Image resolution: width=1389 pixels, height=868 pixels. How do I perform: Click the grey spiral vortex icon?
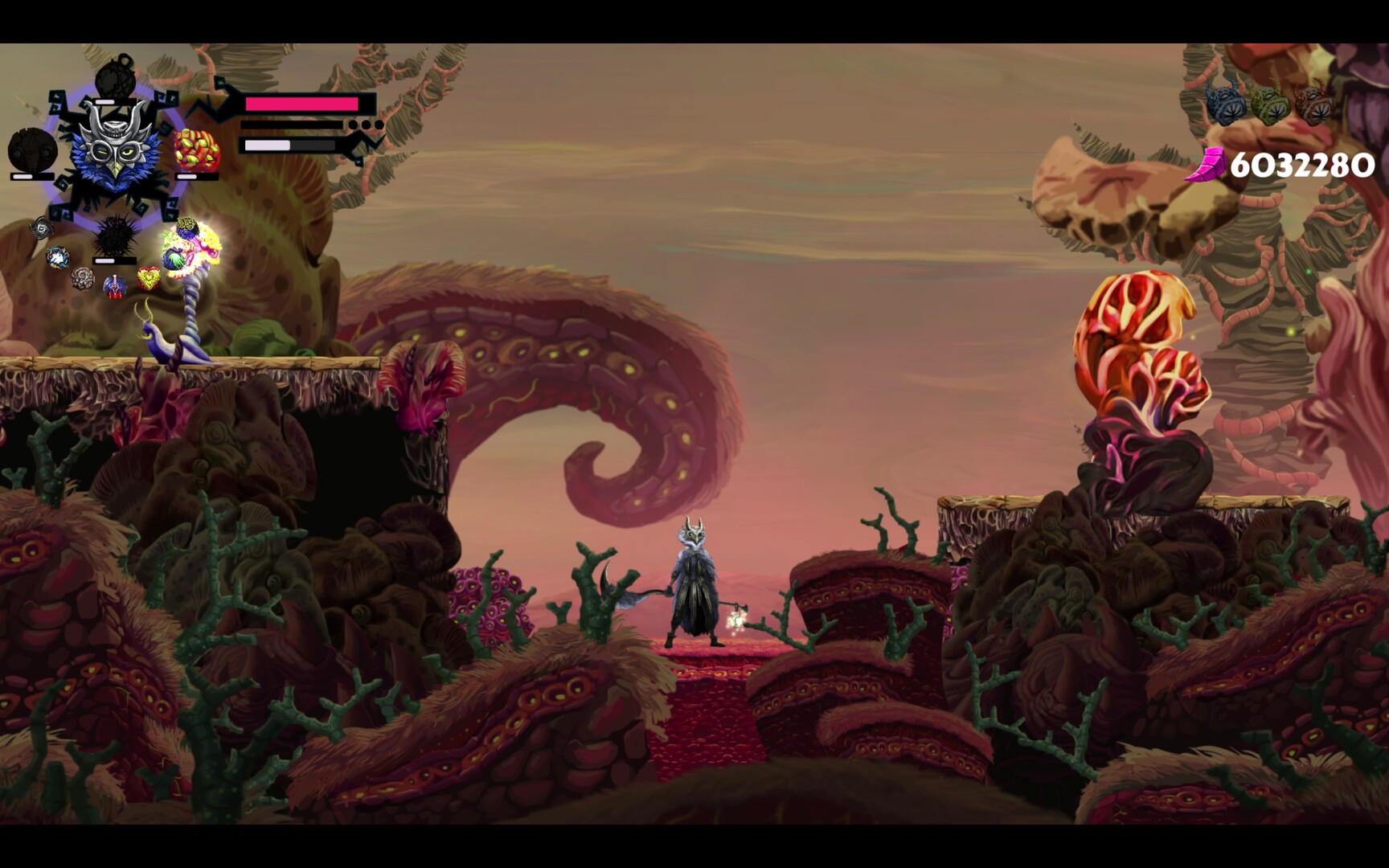pyautogui.click(x=41, y=229)
